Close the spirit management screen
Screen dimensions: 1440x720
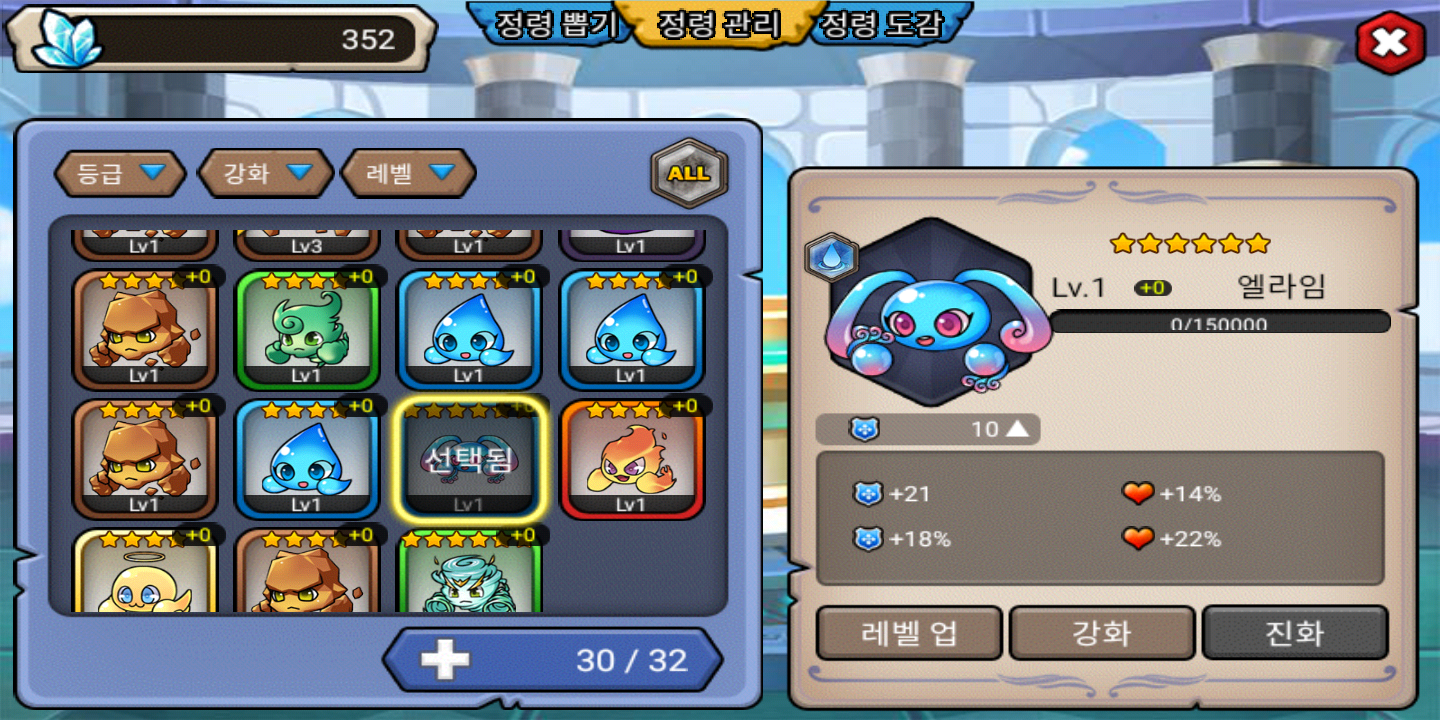click(x=1390, y=43)
